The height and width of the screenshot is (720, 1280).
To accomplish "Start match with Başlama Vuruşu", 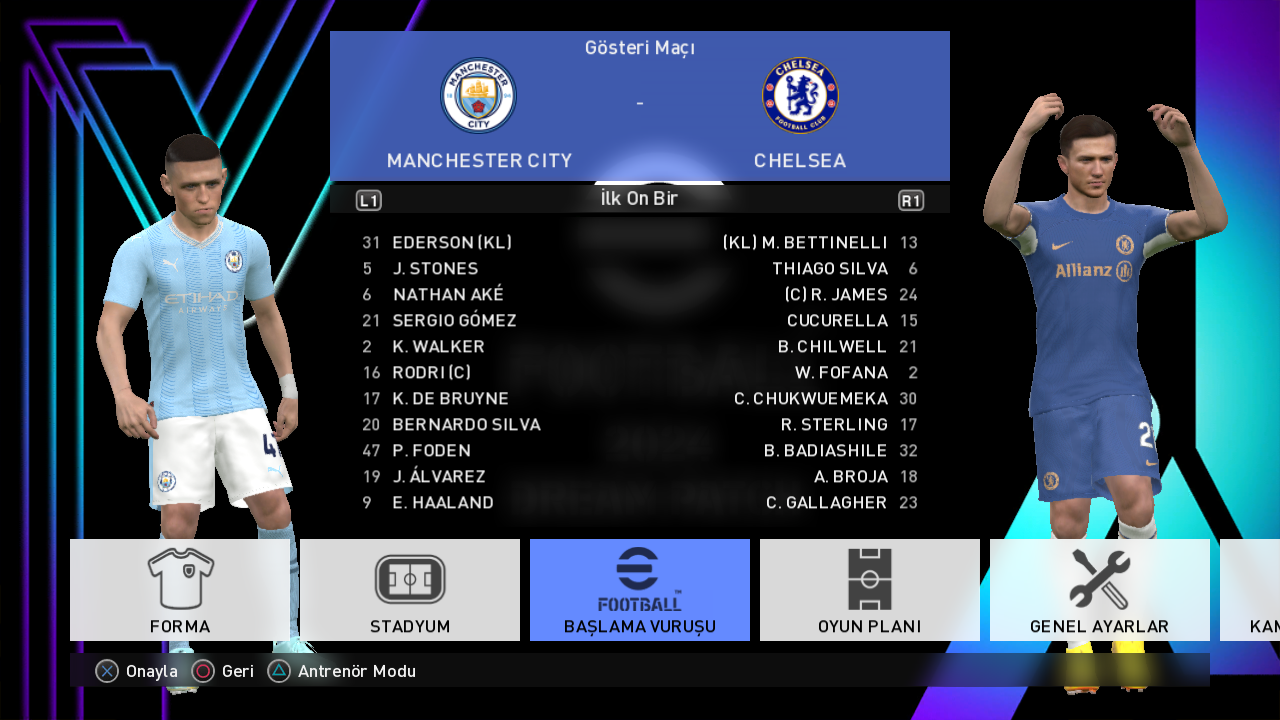I will point(640,590).
